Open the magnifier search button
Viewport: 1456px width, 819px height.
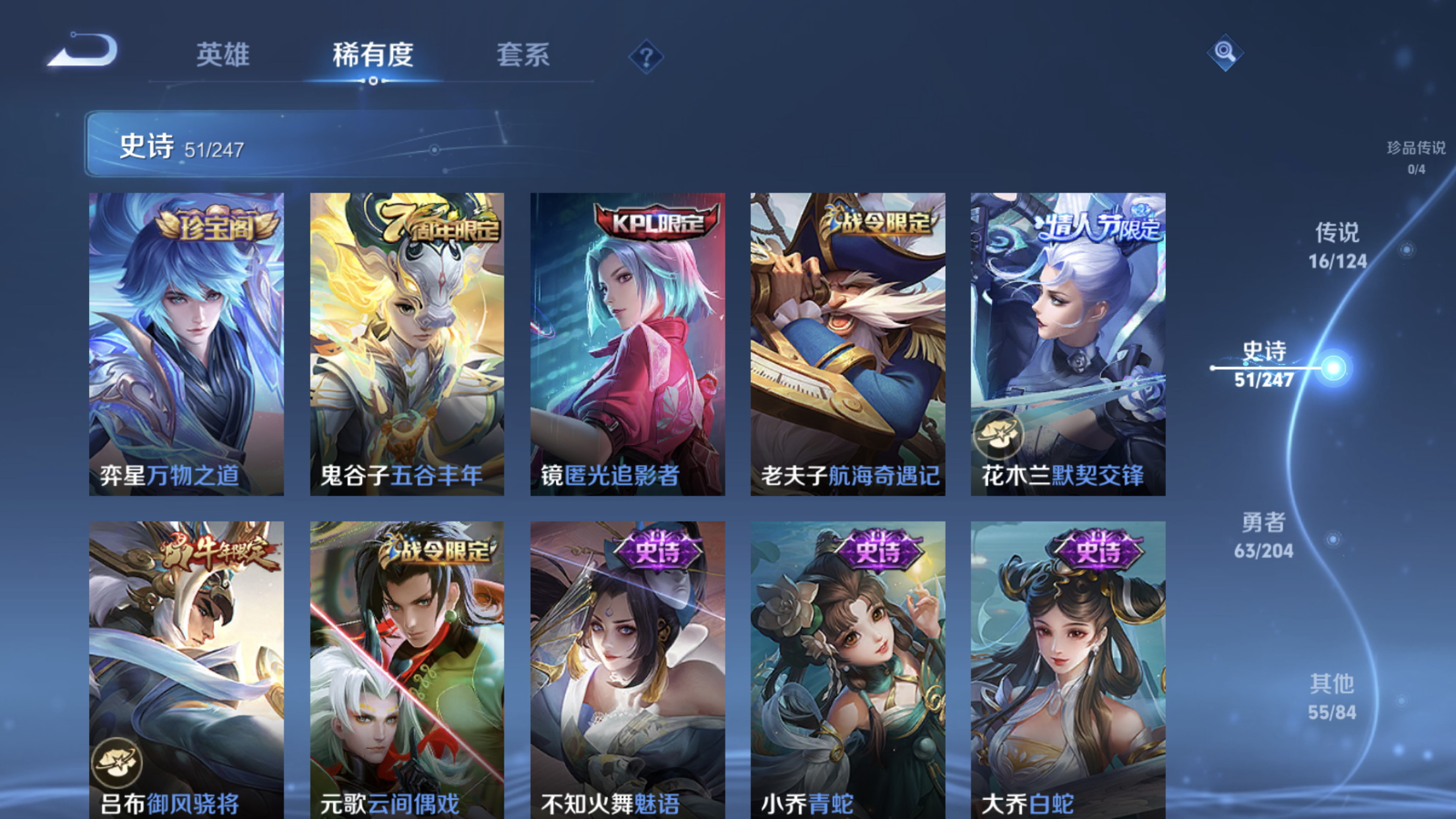1225,52
